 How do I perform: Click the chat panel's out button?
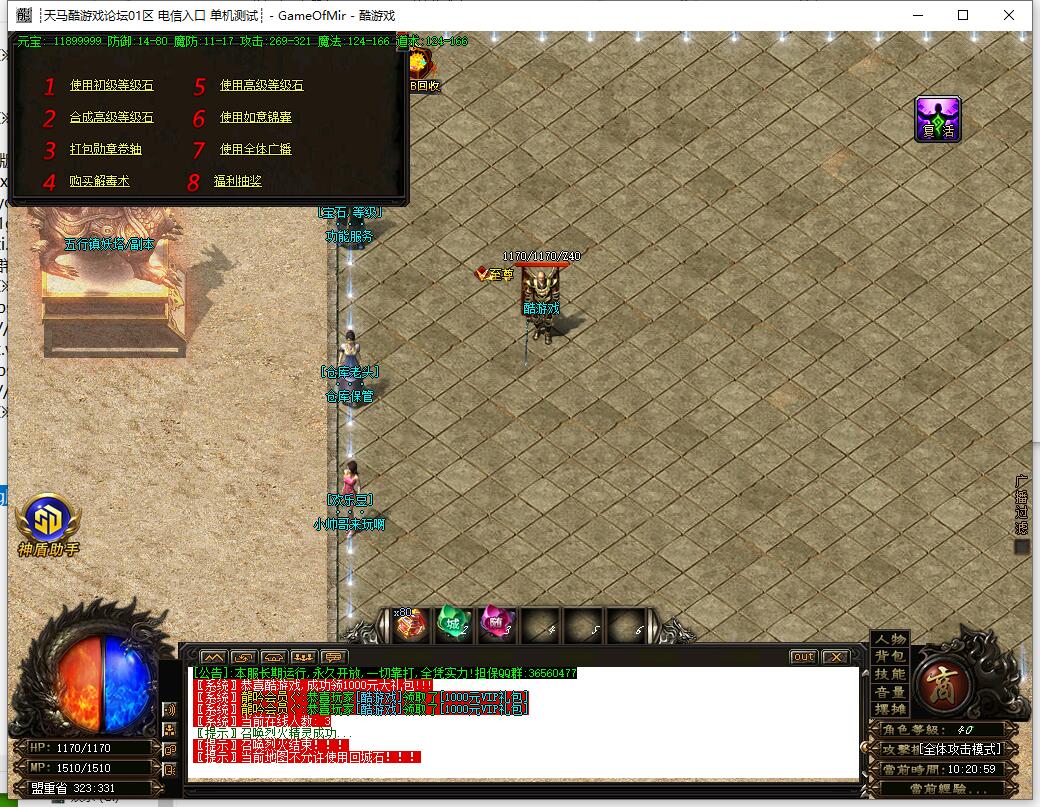[803, 657]
